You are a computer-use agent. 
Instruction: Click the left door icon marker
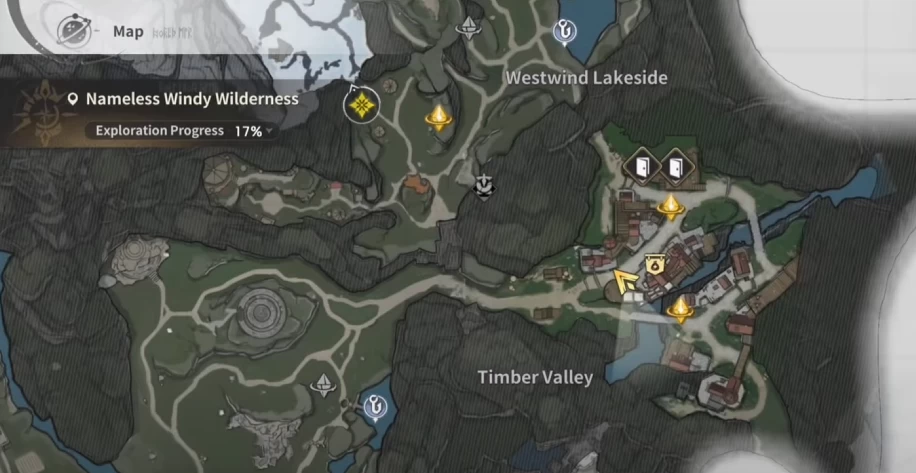[x=641, y=166]
